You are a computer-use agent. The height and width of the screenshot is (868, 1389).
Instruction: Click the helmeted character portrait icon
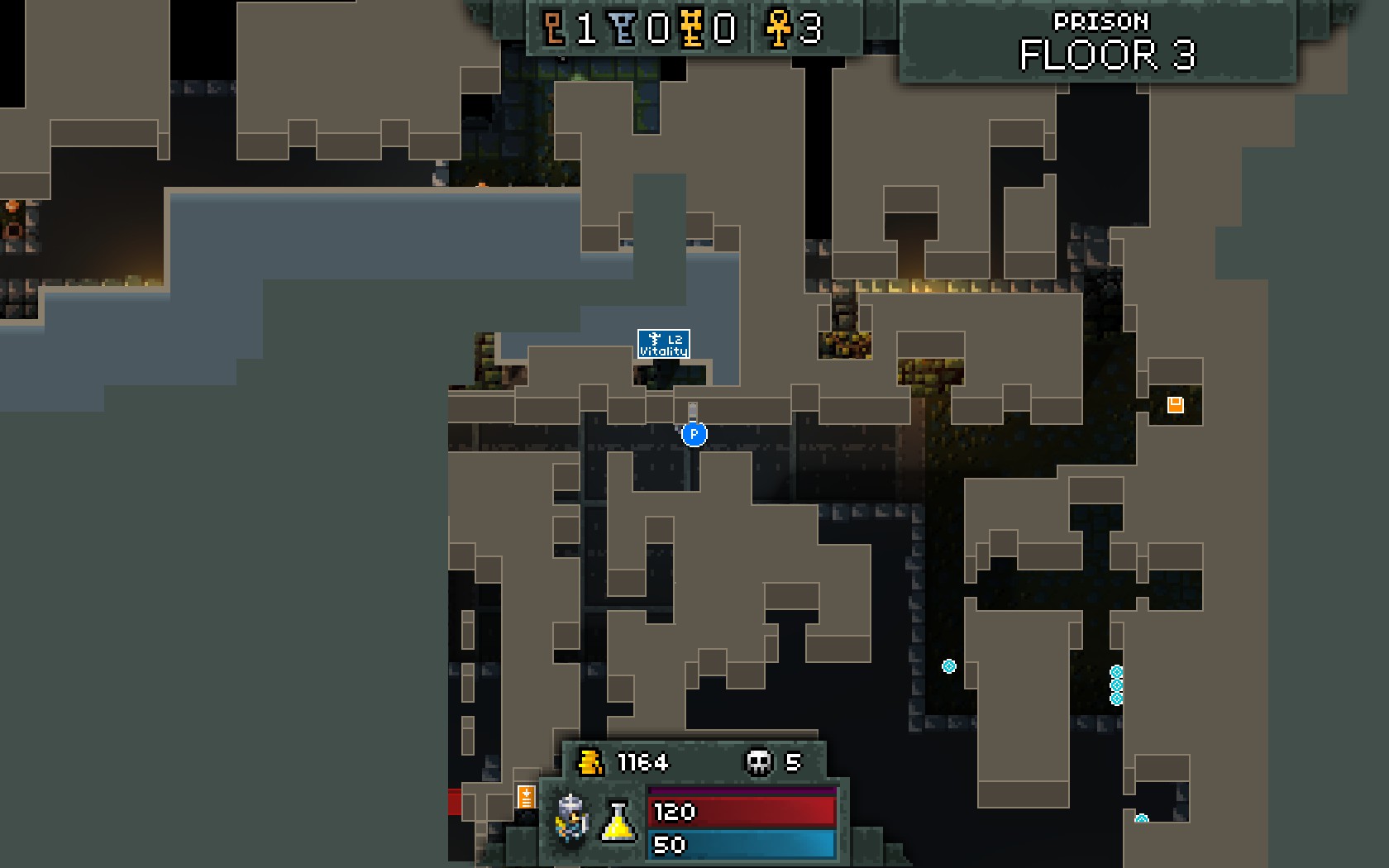point(572,818)
